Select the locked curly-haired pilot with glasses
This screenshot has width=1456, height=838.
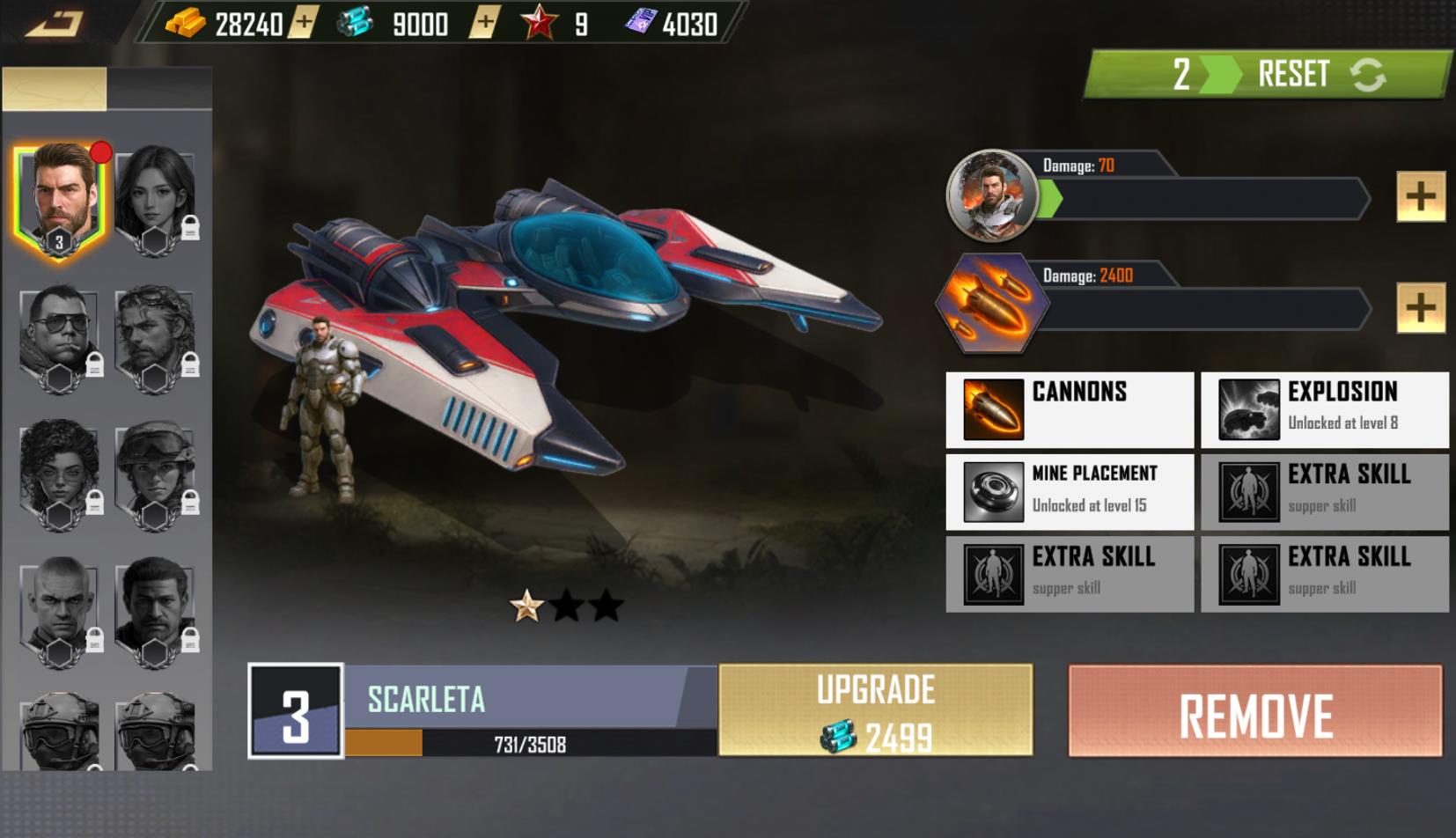(x=60, y=475)
